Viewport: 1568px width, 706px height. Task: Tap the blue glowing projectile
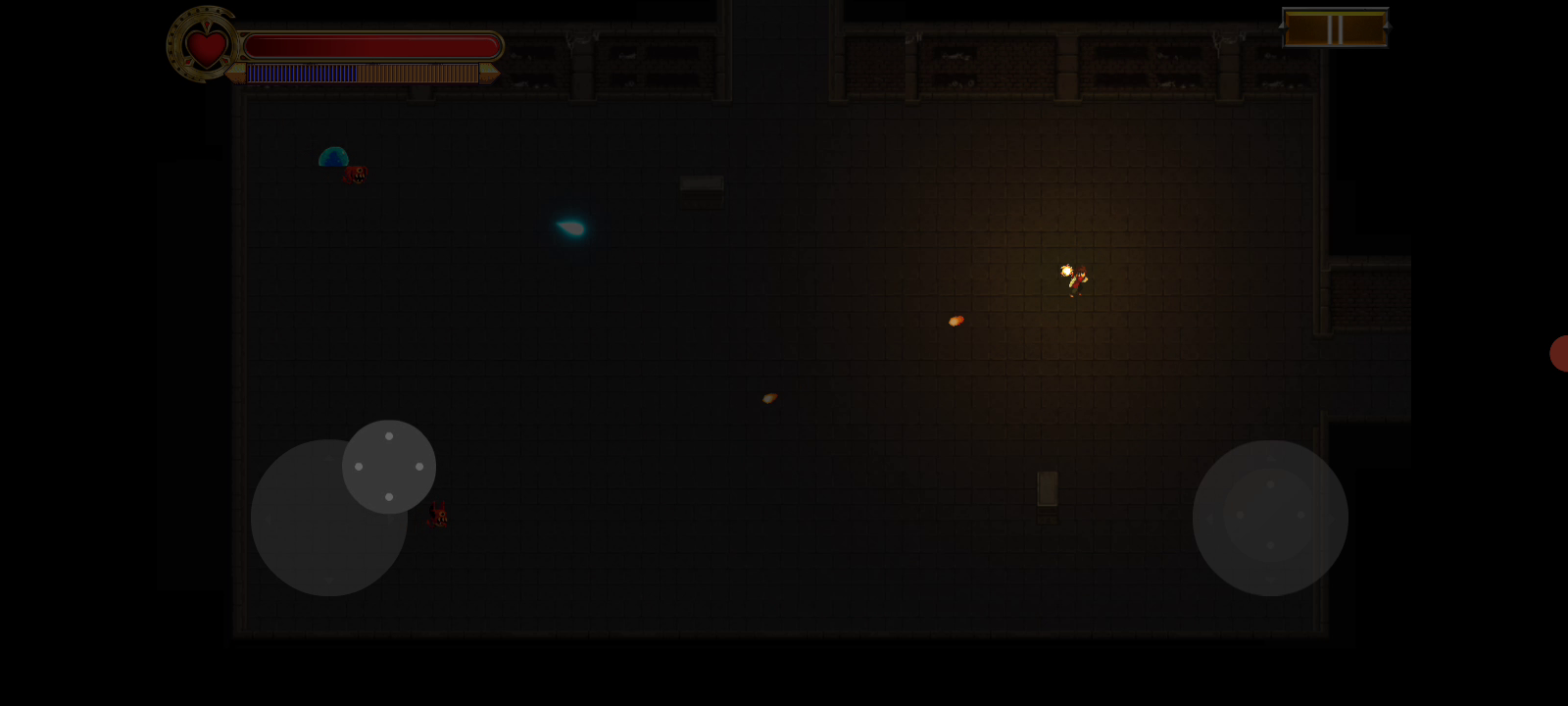(x=571, y=227)
